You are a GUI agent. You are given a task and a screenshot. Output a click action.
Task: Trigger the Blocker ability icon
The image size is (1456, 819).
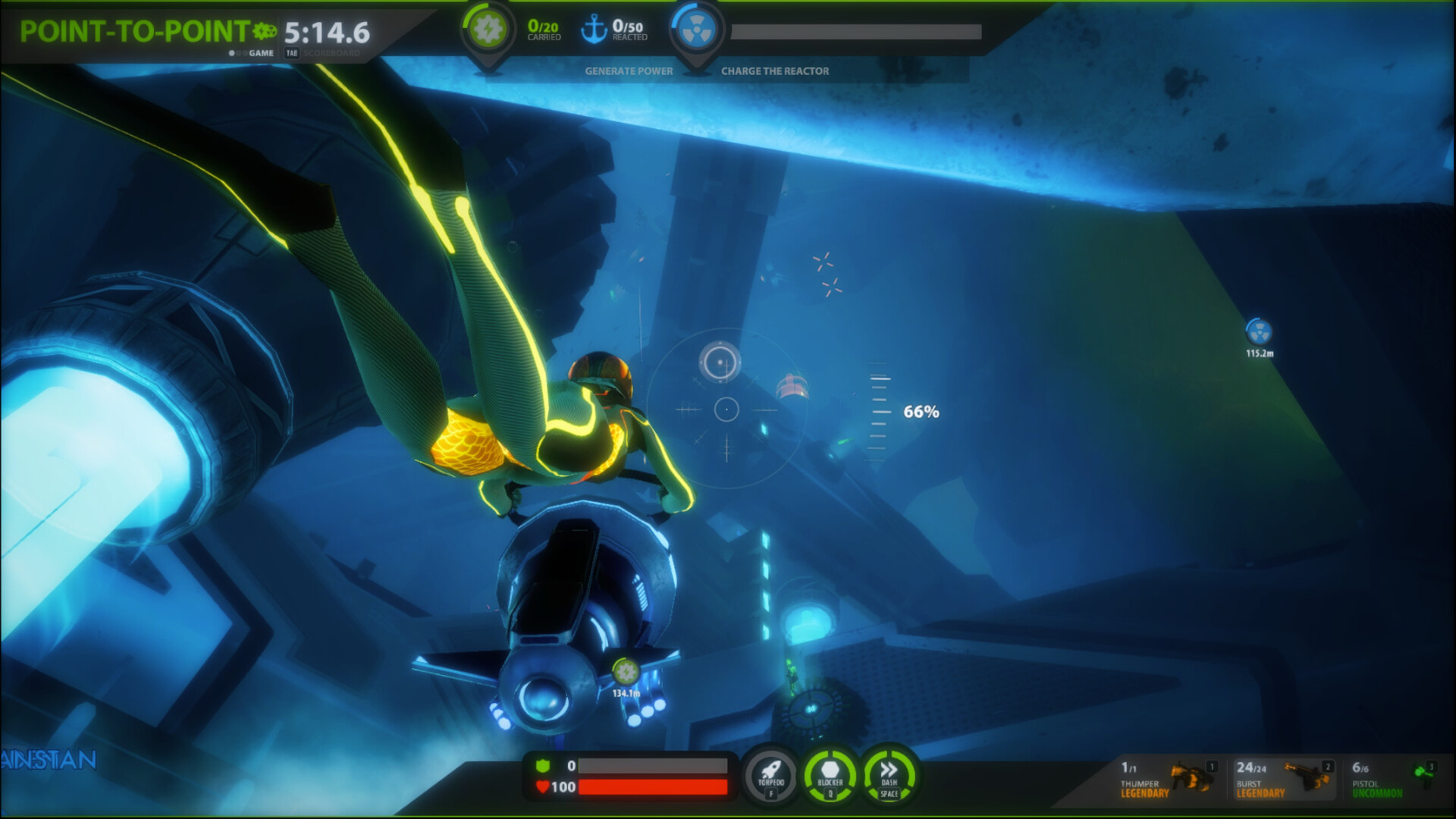(831, 776)
